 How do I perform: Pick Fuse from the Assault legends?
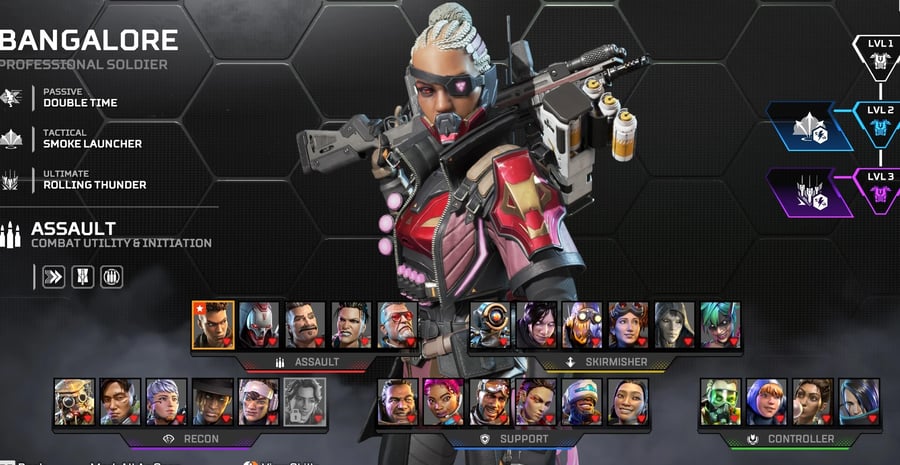pyautogui.click(x=306, y=325)
